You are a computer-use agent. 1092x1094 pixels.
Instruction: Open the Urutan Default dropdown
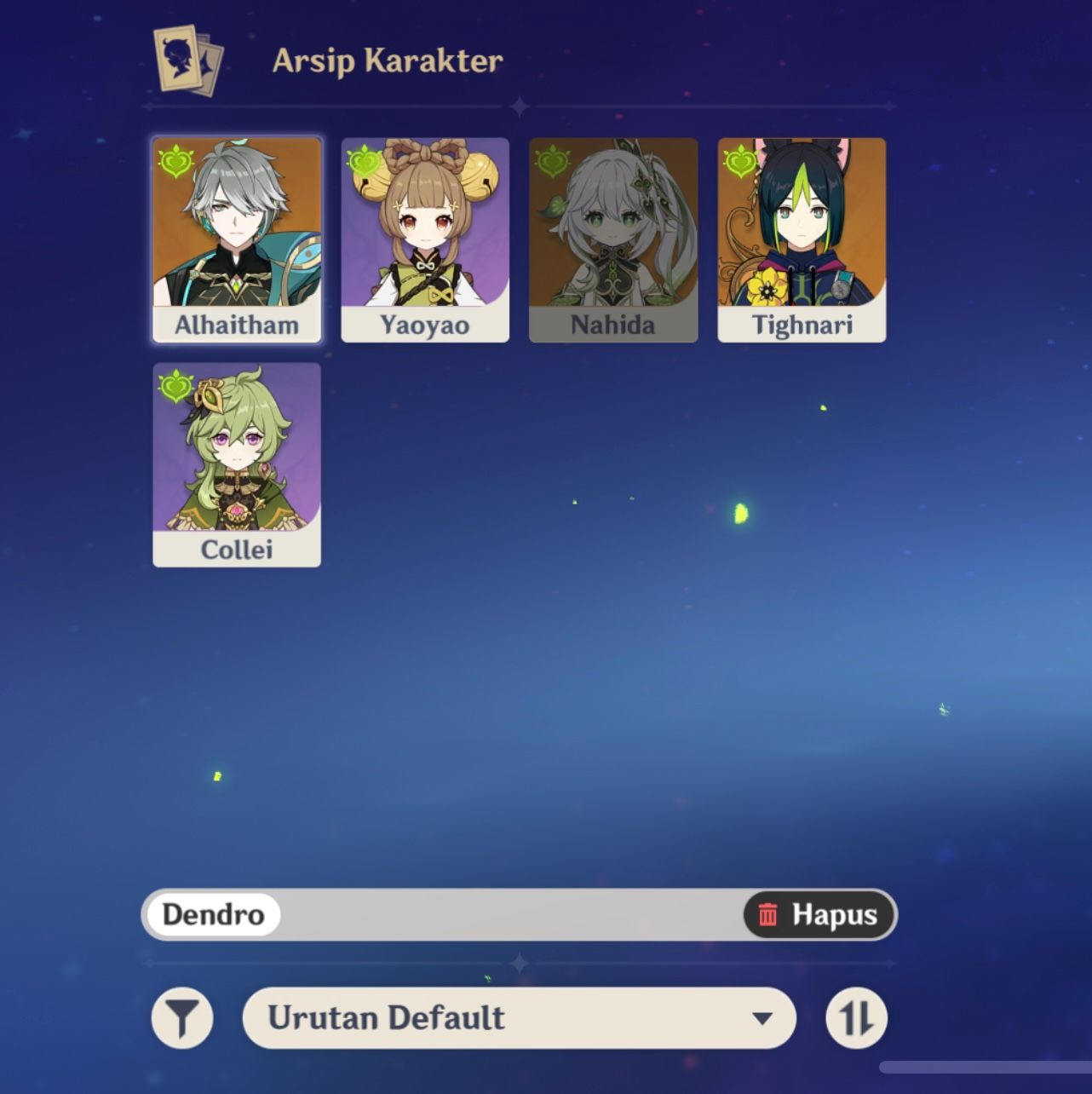520,1017
